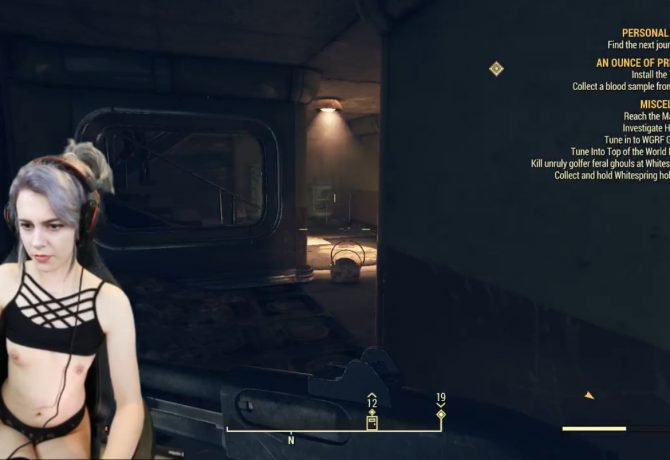Select the Personal quest header in the tracker
The height and width of the screenshot is (460, 670).
pyautogui.click(x=644, y=33)
